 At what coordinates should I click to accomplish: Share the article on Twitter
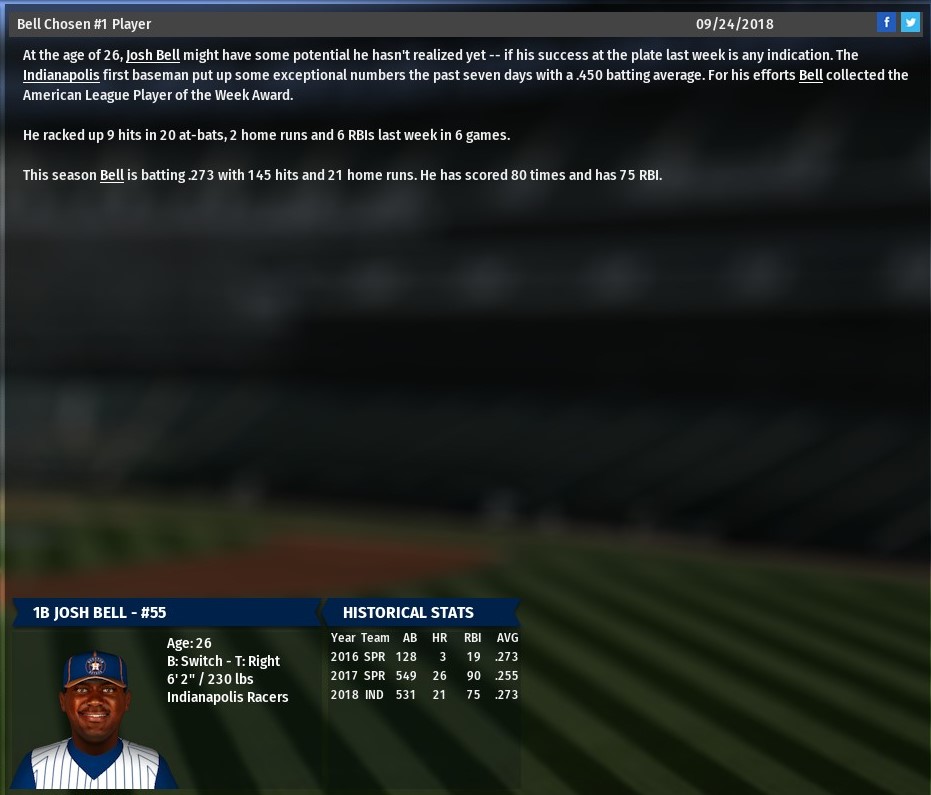pos(910,23)
